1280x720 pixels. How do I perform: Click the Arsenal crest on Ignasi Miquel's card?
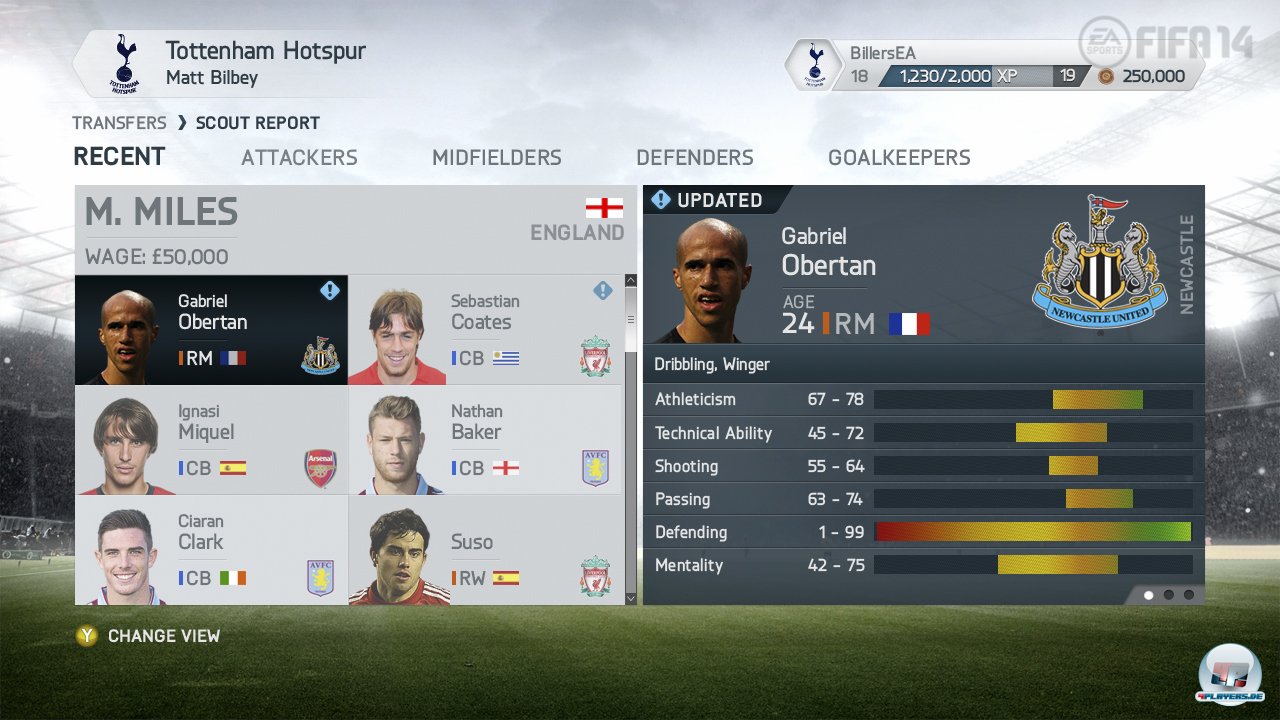(x=320, y=466)
